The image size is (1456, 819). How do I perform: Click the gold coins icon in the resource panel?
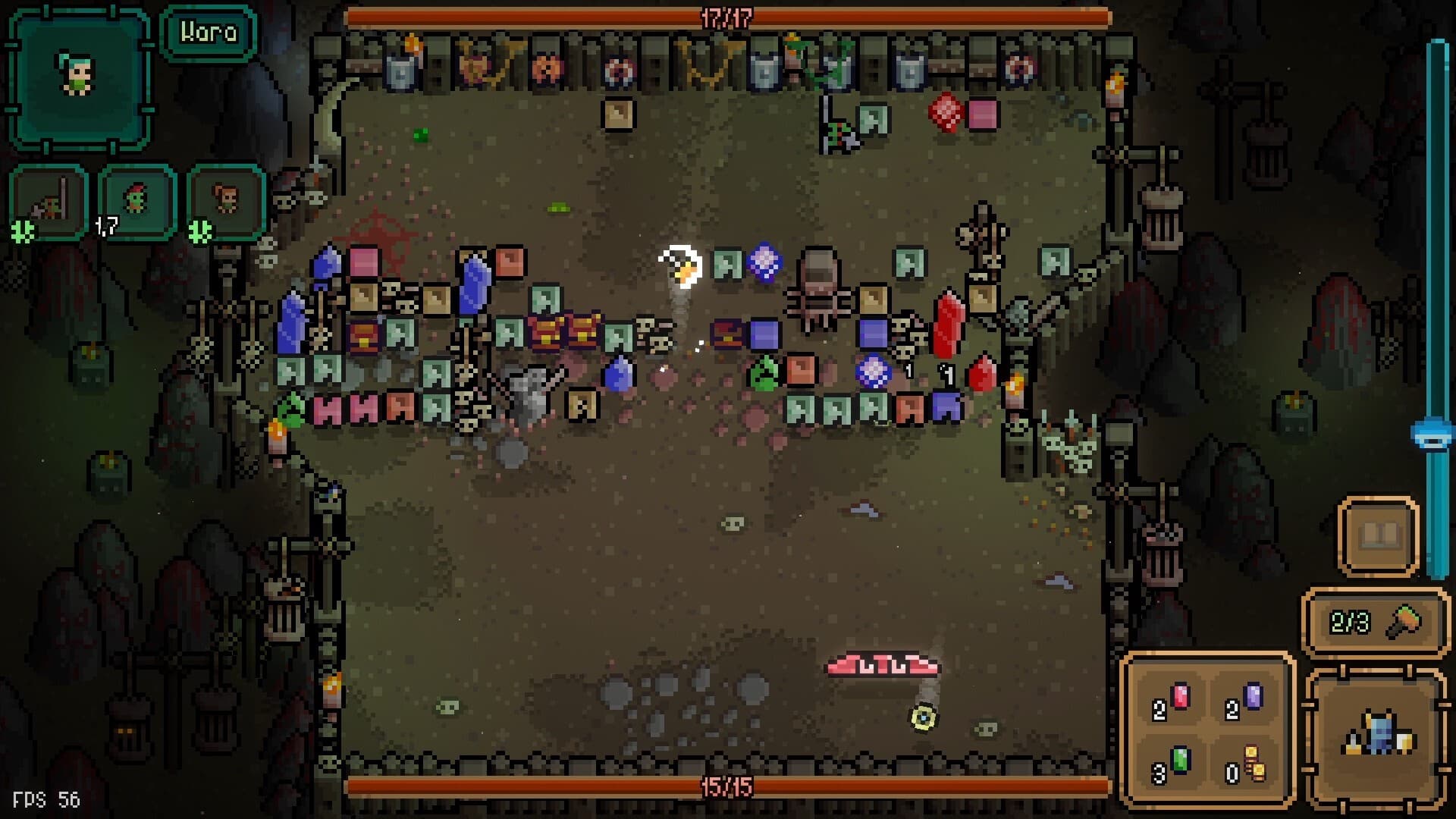tap(1256, 761)
